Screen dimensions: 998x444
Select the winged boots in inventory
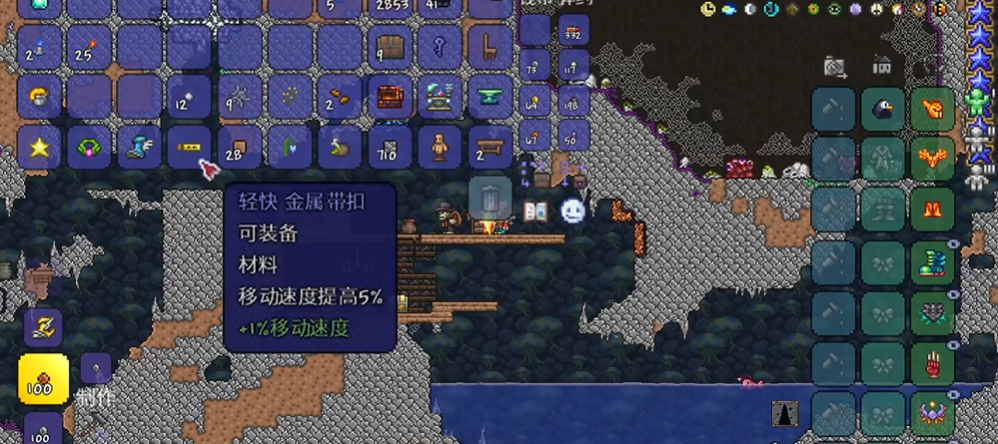(139, 146)
